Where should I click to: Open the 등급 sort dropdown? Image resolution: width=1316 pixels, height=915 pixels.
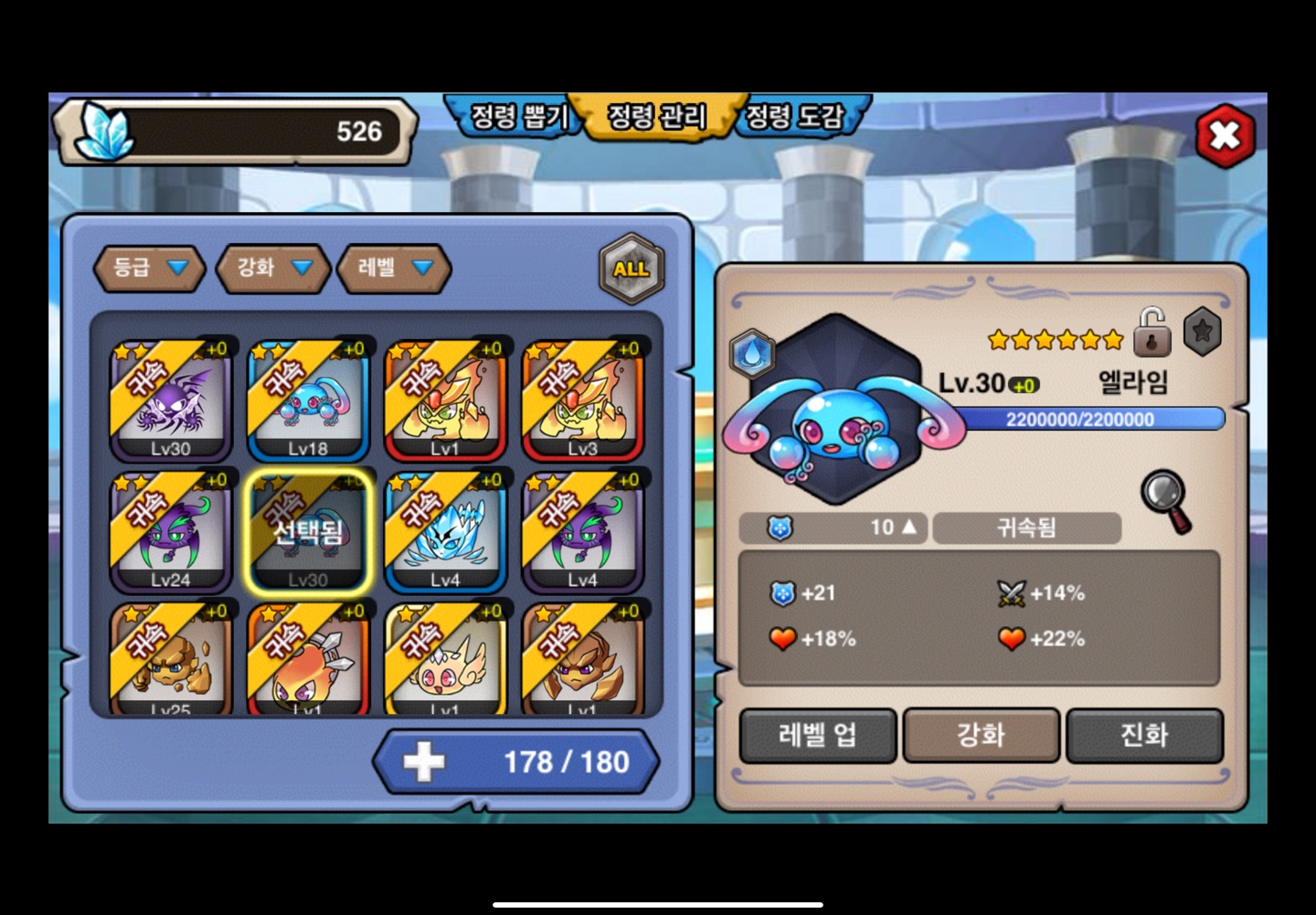pos(150,268)
